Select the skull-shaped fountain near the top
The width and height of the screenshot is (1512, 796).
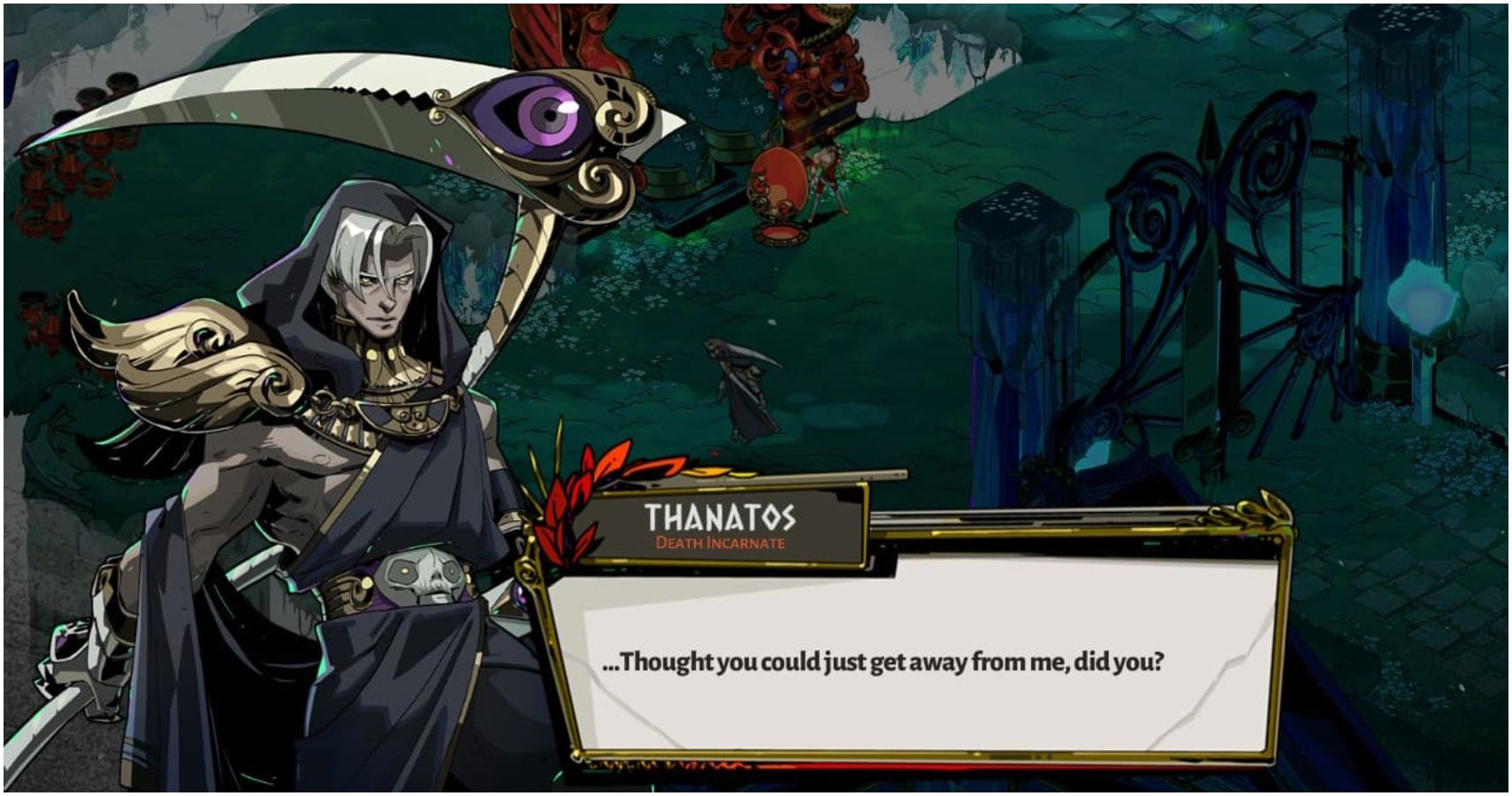(x=778, y=186)
